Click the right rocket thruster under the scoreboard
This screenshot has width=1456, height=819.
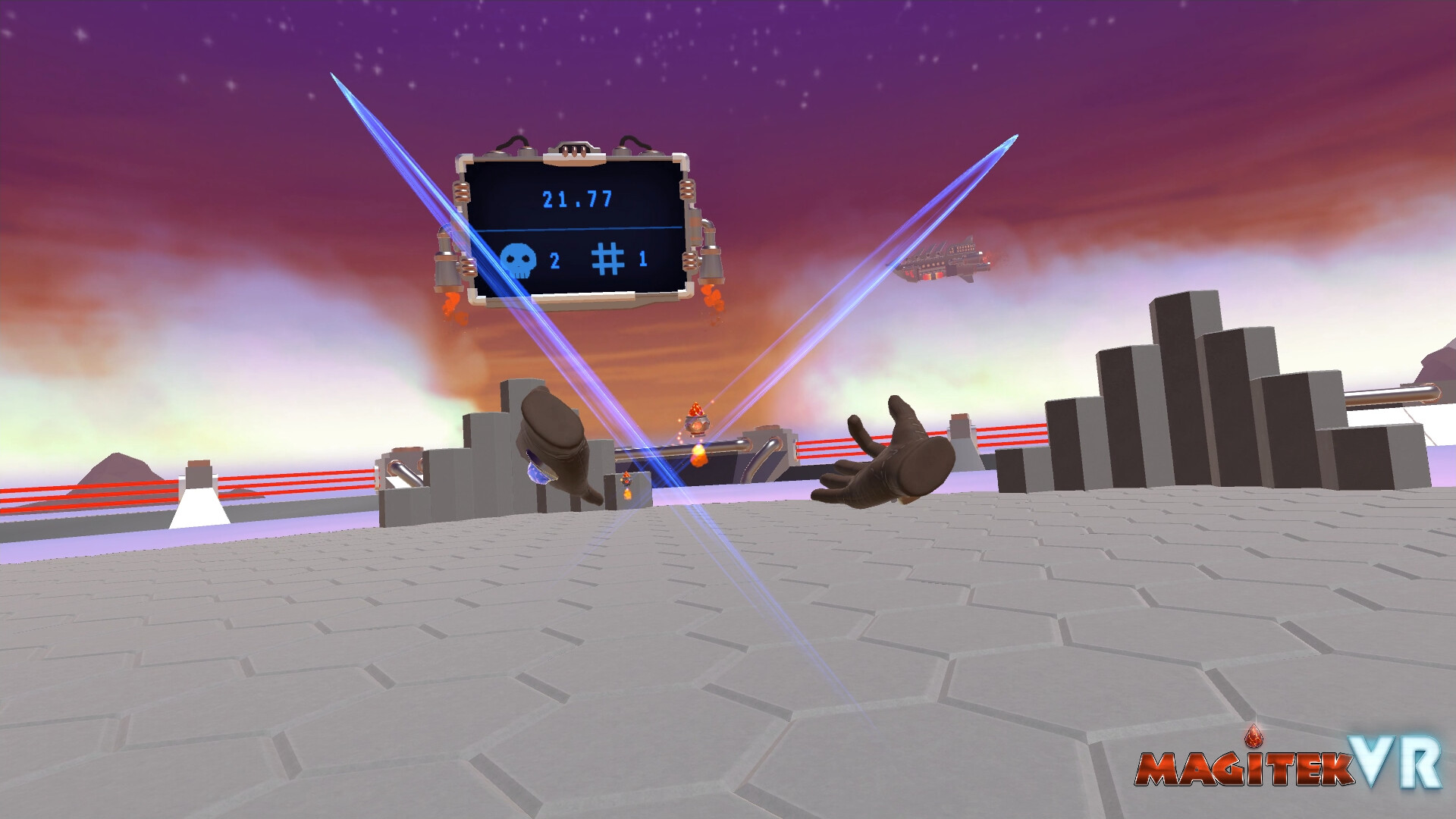711,264
